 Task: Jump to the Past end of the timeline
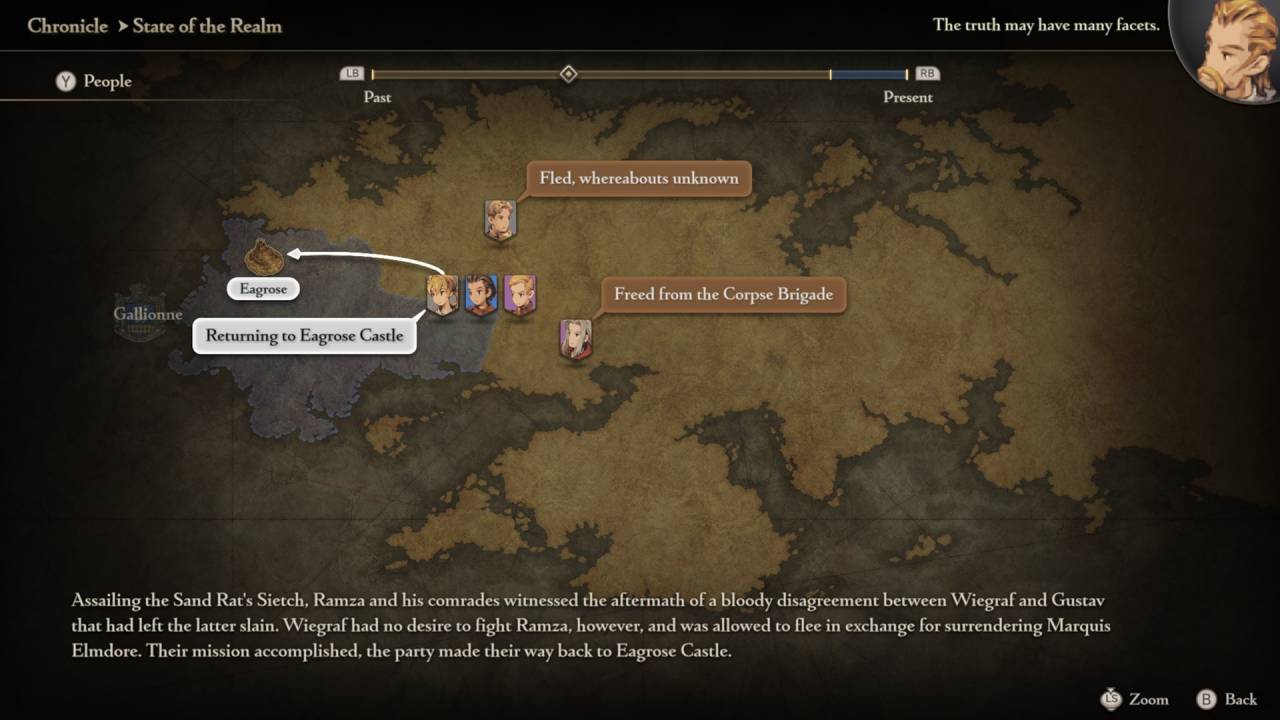(353, 74)
